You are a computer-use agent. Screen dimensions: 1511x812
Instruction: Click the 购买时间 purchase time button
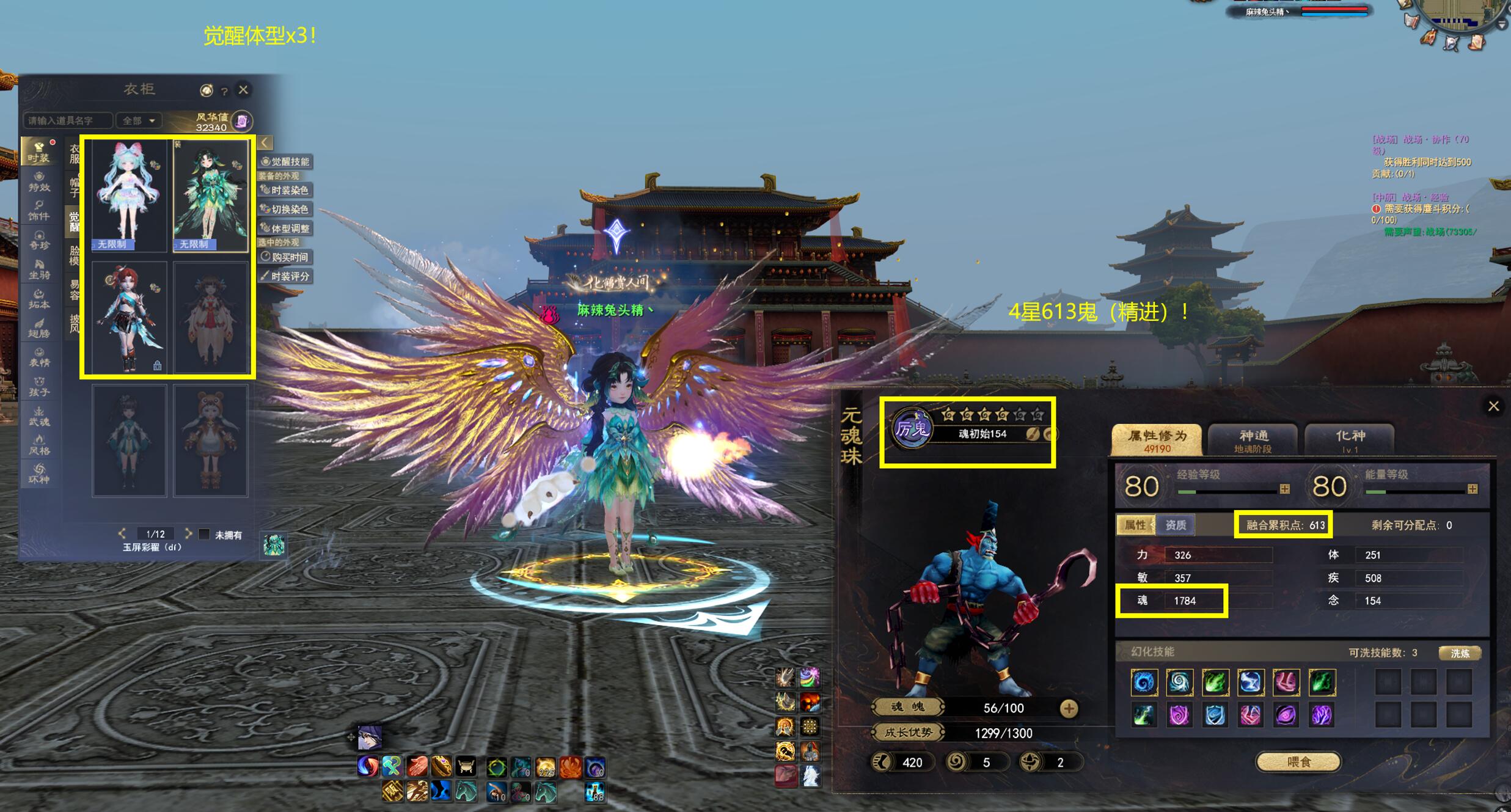[285, 257]
